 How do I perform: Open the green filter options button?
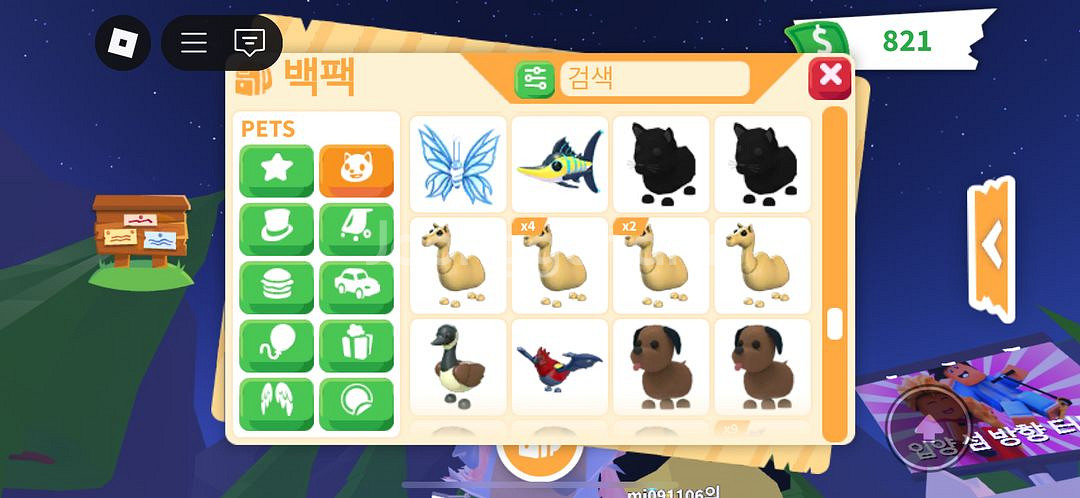coord(535,79)
